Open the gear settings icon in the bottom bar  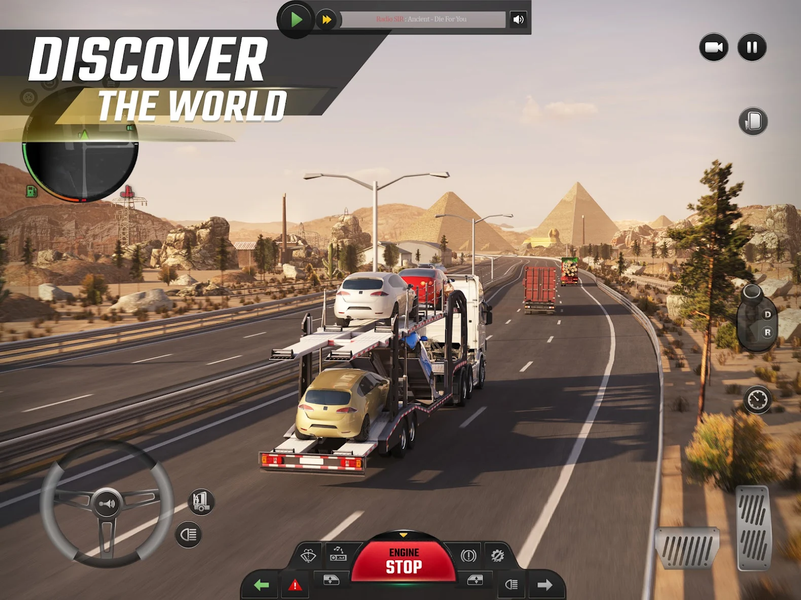496,554
